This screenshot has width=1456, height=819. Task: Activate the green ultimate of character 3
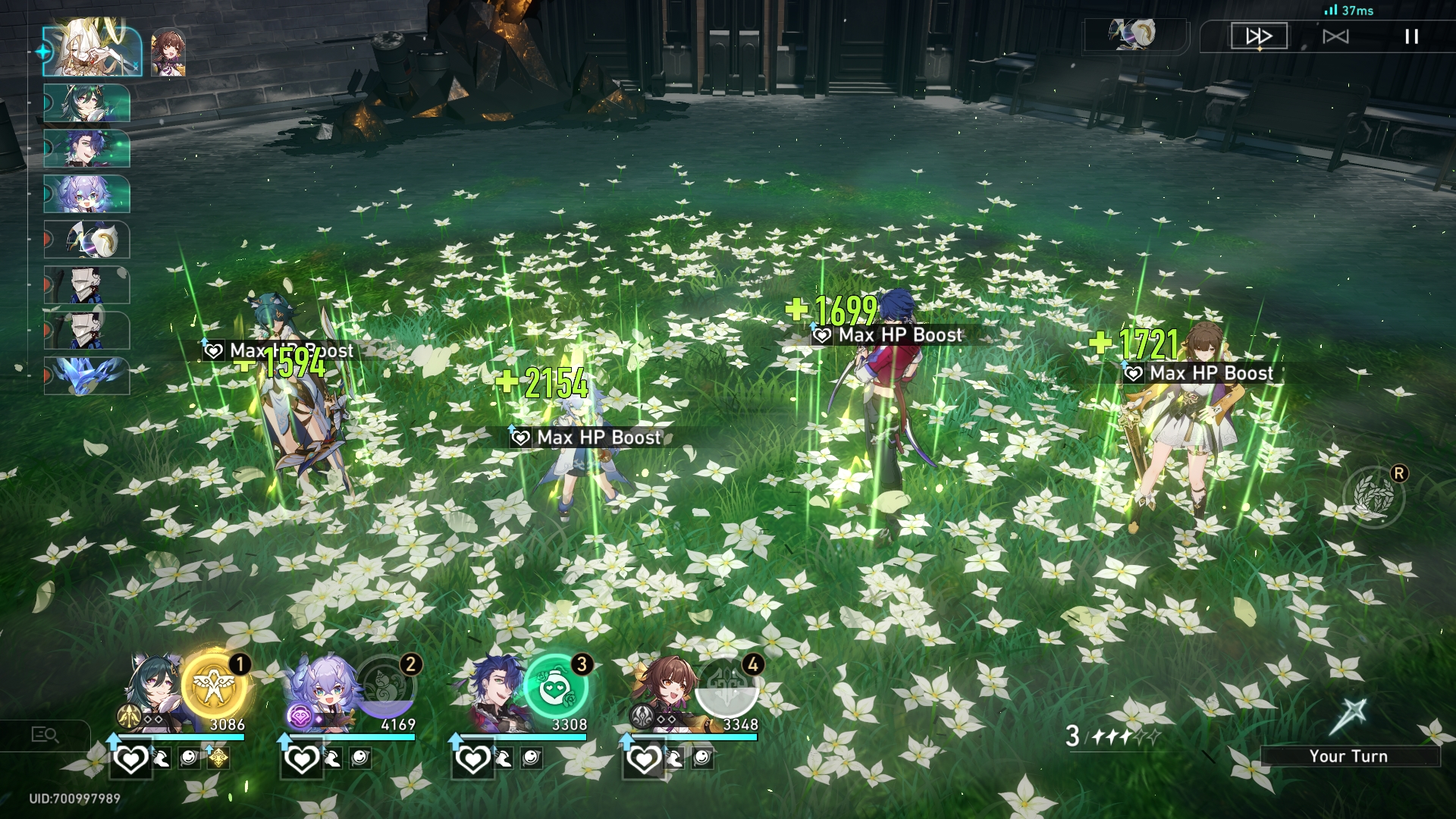tap(555, 689)
